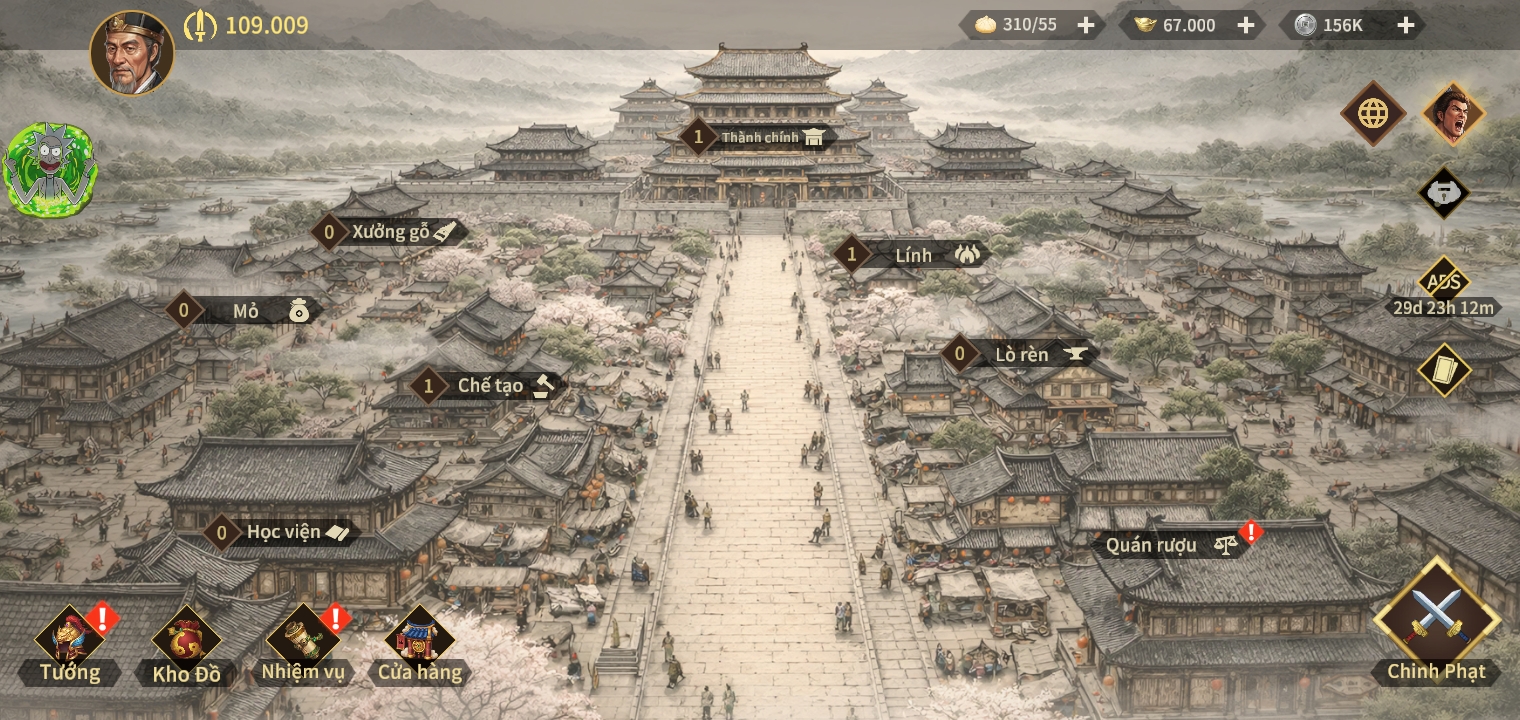Open the globe world map icon

1373,114
